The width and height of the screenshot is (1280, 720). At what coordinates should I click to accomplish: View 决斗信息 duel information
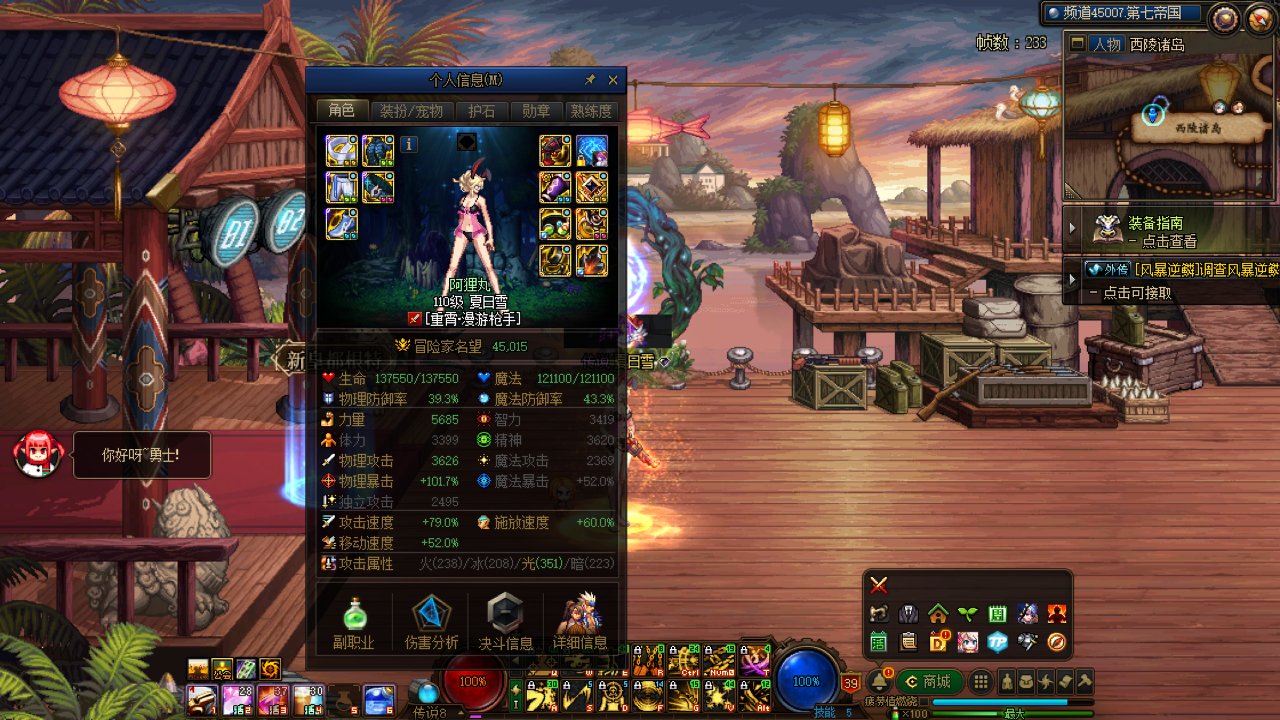505,621
